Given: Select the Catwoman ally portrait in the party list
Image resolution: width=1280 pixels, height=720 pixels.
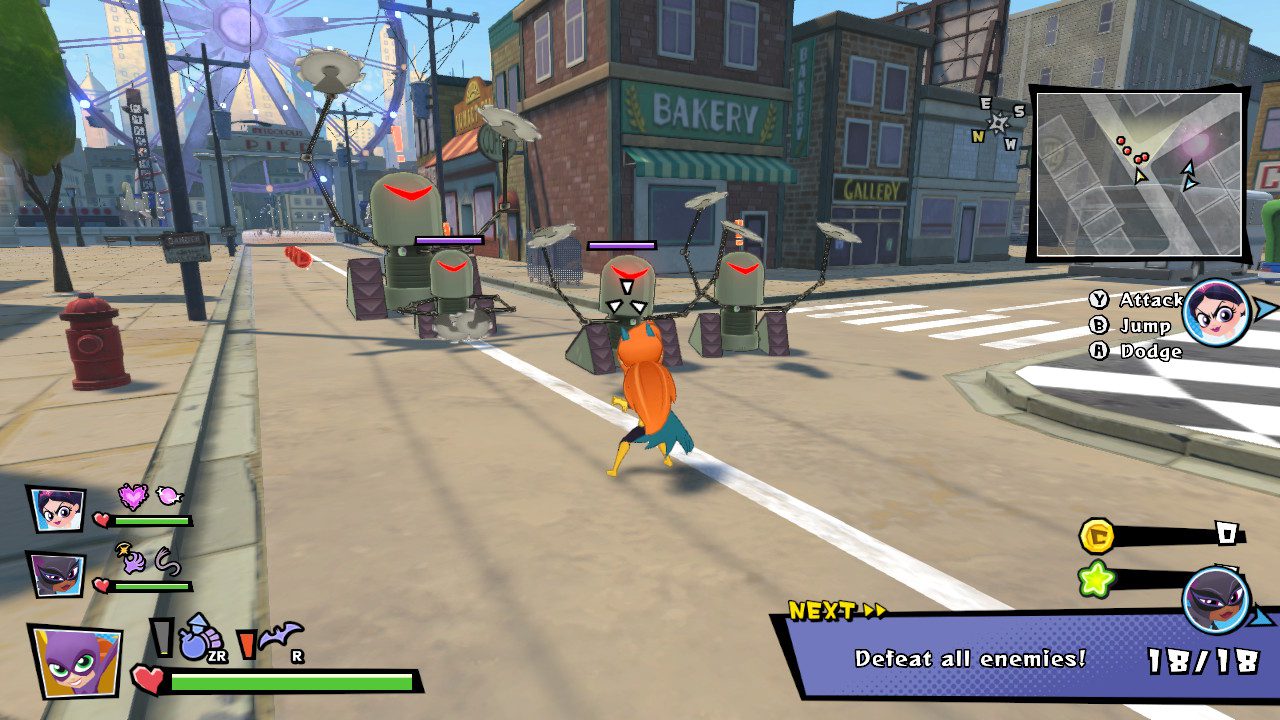Looking at the screenshot, I should pyautogui.click(x=56, y=575).
